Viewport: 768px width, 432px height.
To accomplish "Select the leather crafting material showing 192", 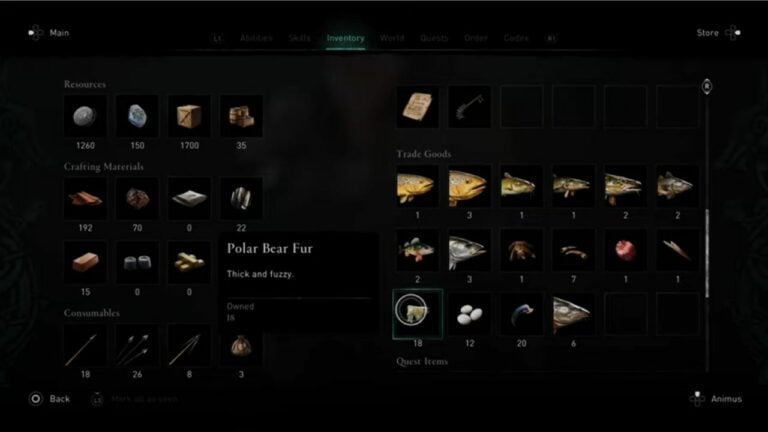I will [x=84, y=198].
